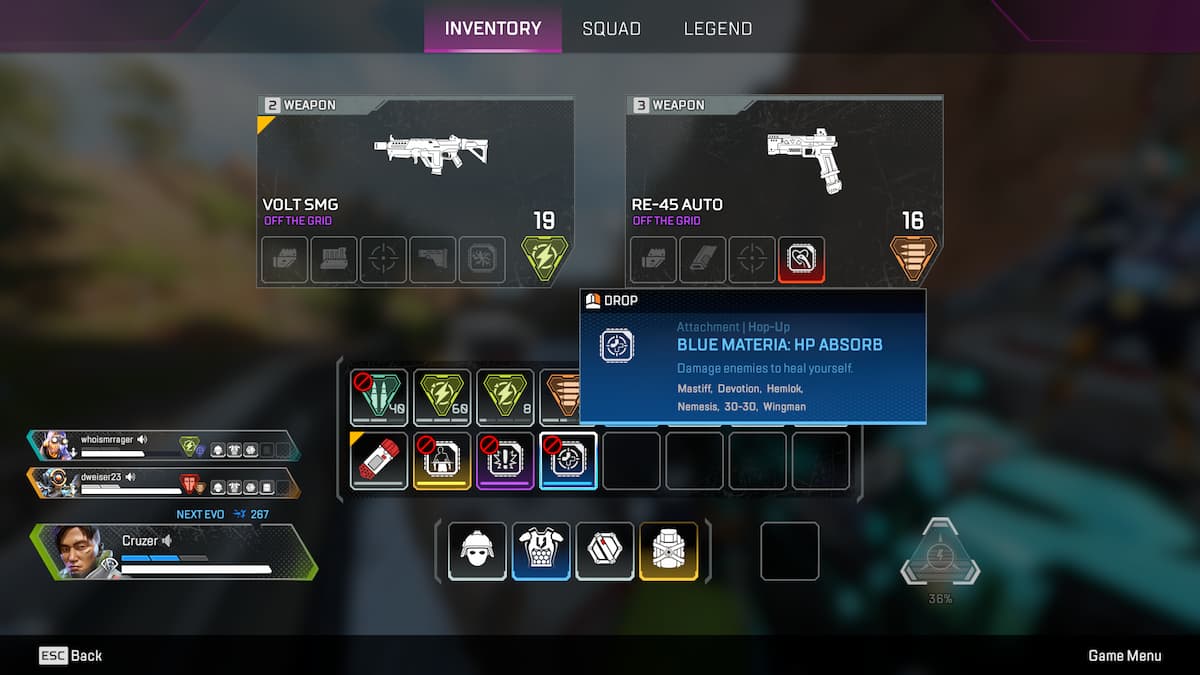Open the Game Menu
The width and height of the screenshot is (1200, 675).
1124,656
